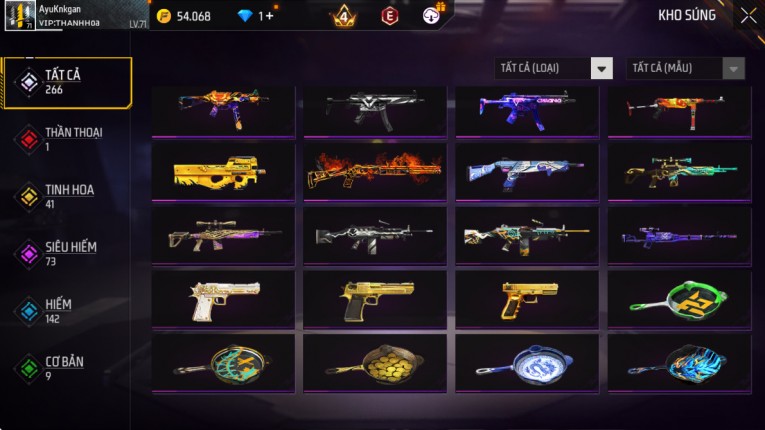
Task: Show the Tinh Hoa weapons tab
Action: tap(67, 195)
